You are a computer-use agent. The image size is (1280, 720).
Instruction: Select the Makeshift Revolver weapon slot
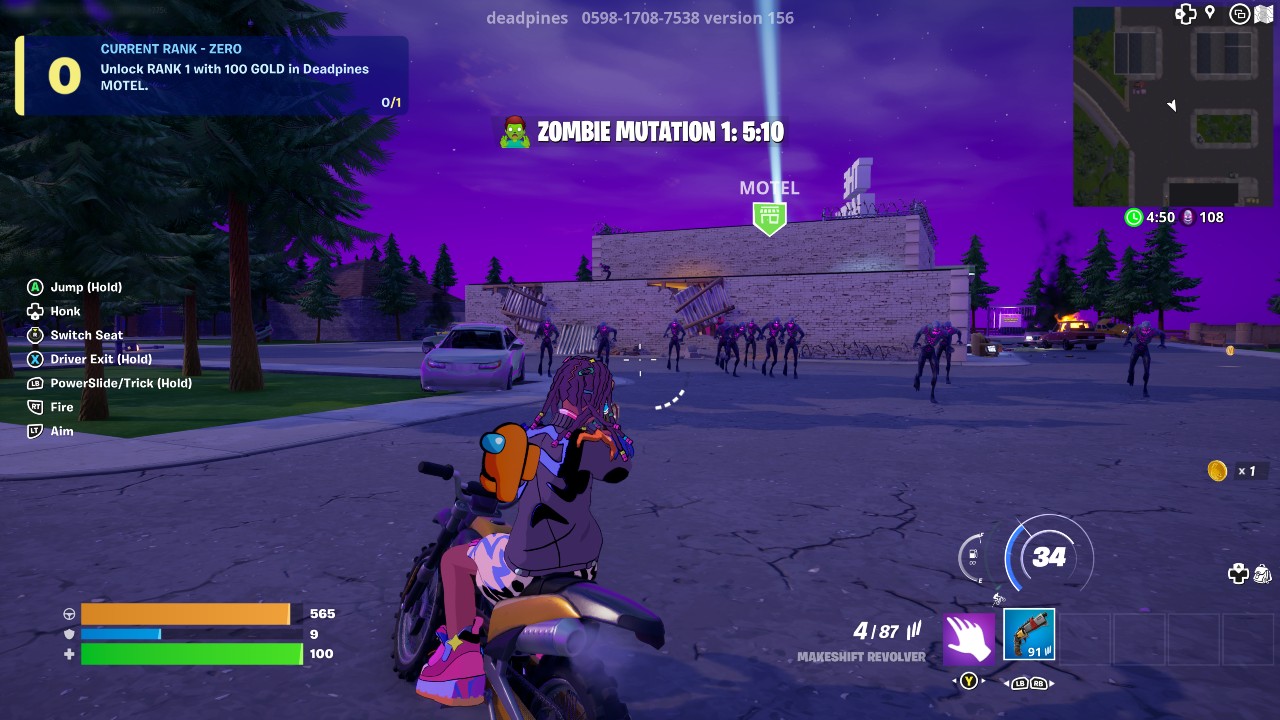pyautogui.click(x=1028, y=633)
